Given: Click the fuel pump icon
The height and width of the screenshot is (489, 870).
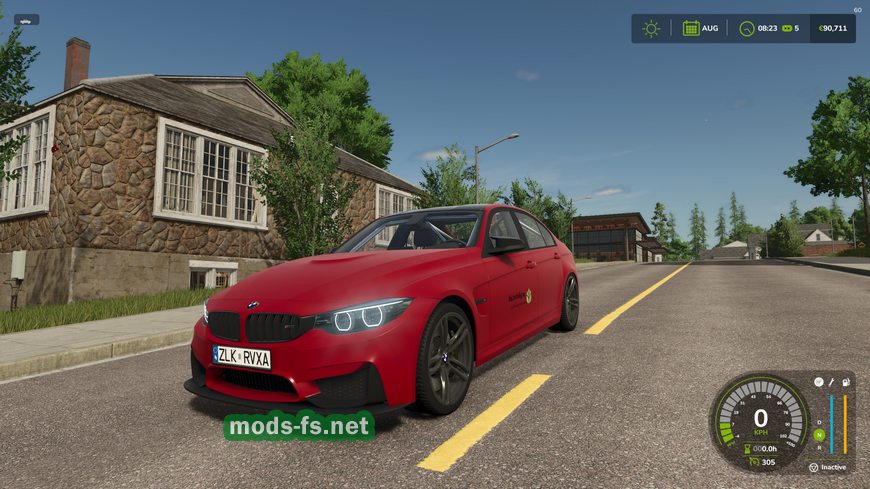Looking at the screenshot, I should [x=847, y=381].
